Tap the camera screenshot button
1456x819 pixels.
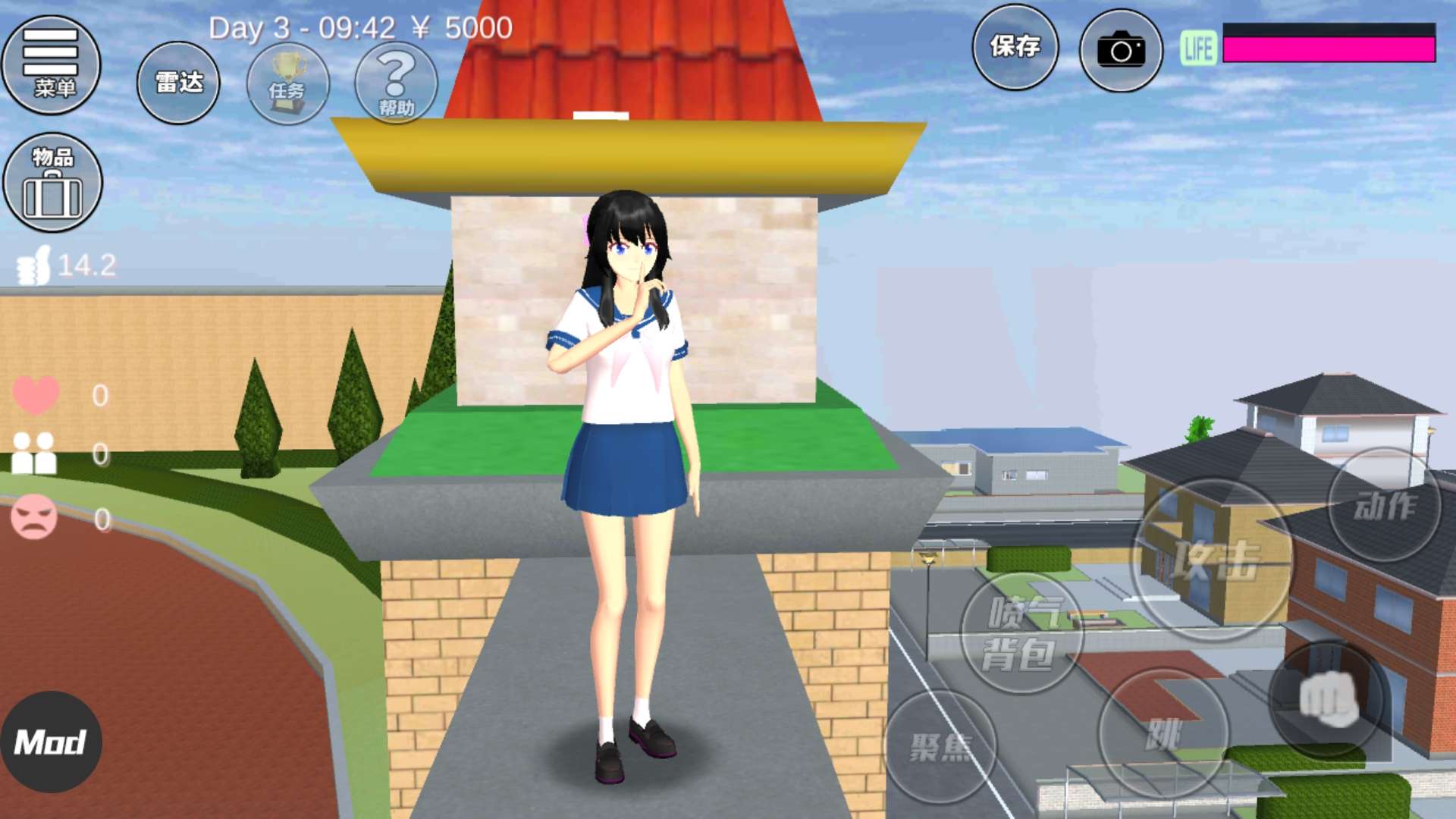(x=1121, y=50)
